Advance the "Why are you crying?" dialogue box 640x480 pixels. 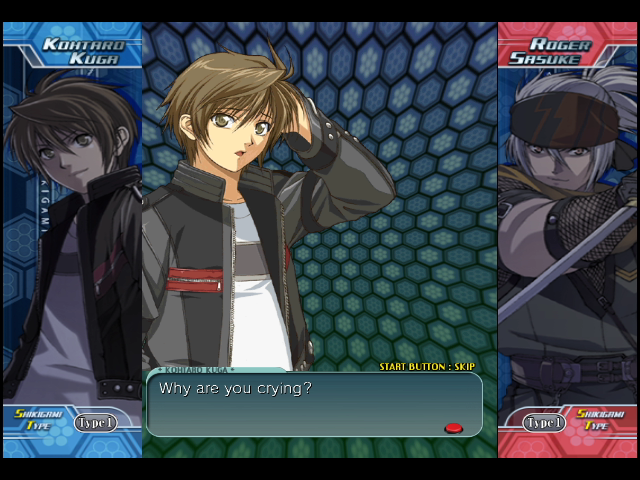coord(314,404)
